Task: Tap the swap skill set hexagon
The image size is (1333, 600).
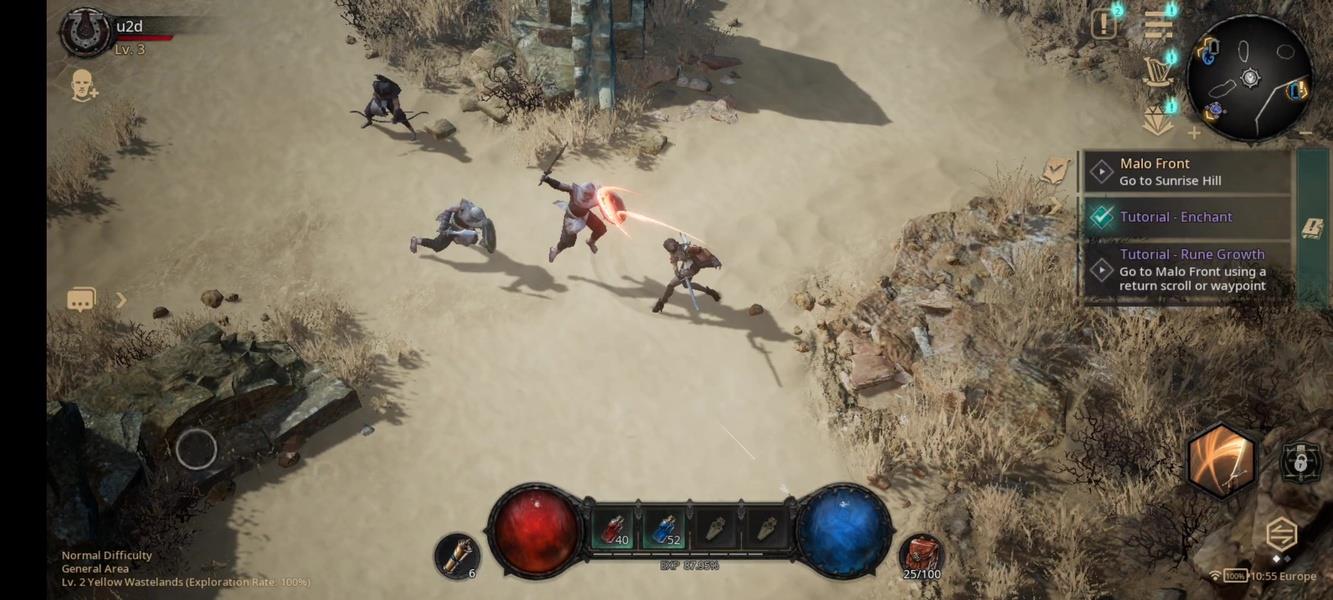Action: click(1281, 535)
